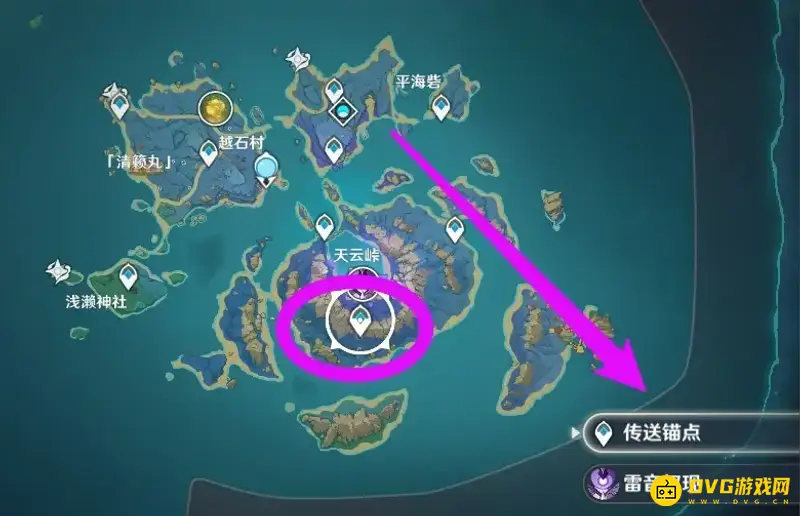Select the waypoint on the northeast of 天云峠 island
The height and width of the screenshot is (516, 800).
click(x=455, y=229)
